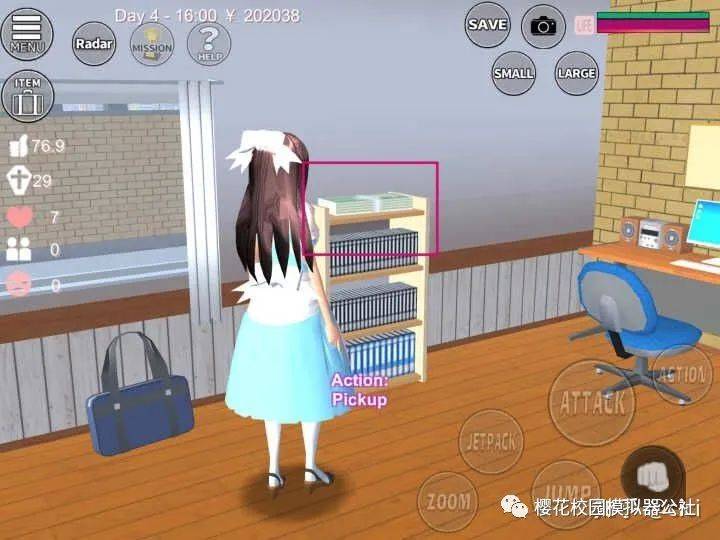Open the Mission trophy button
Viewport: 720px width, 540px height.
[151, 44]
